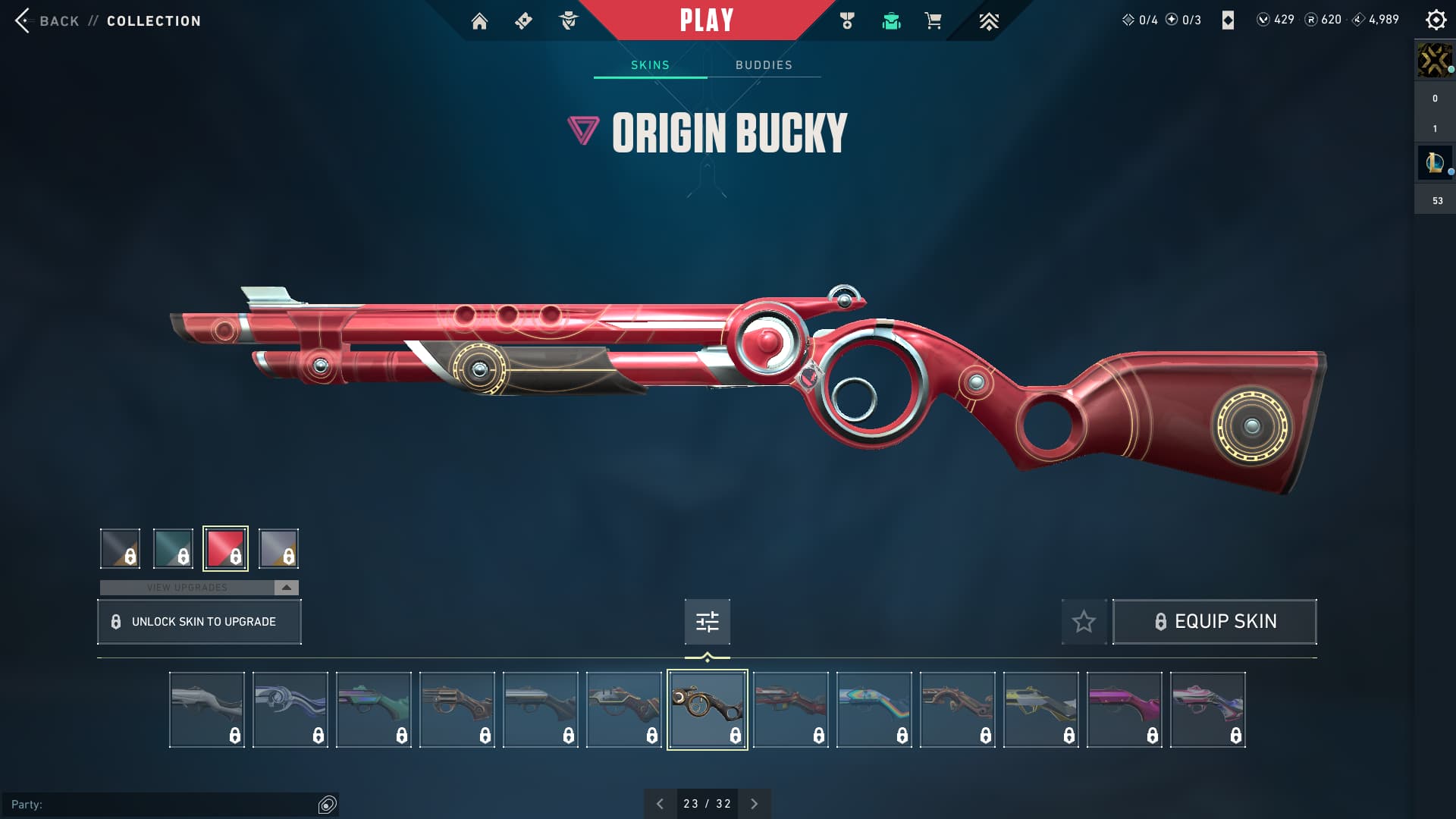This screenshot has width=1456, height=819.
Task: Open the party chat icon
Action: (327, 805)
